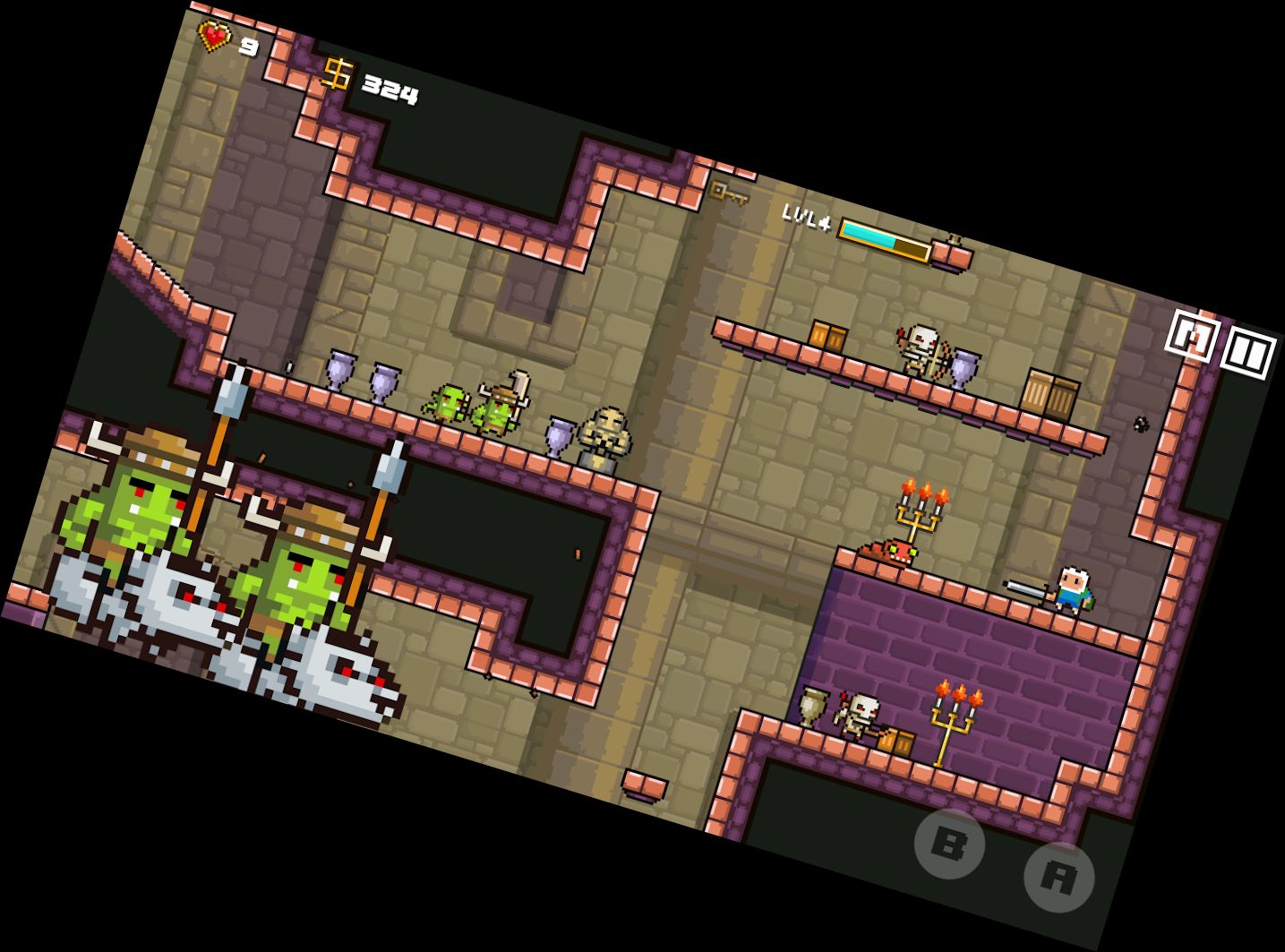Tap the on-screen A action button
Viewport: 1285px width, 952px height.
(x=1058, y=878)
